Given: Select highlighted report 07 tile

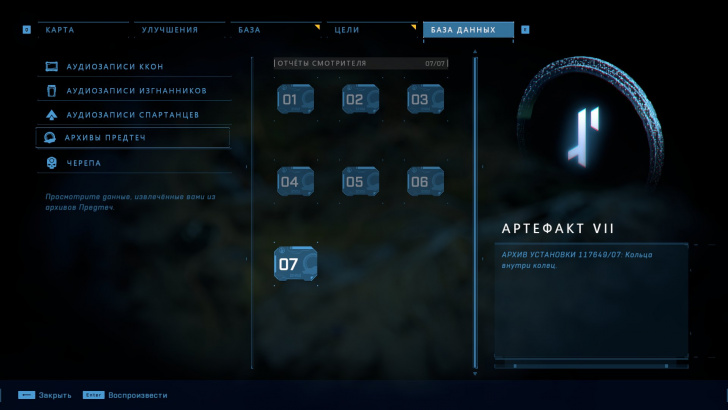Looking at the screenshot, I should [x=295, y=264].
